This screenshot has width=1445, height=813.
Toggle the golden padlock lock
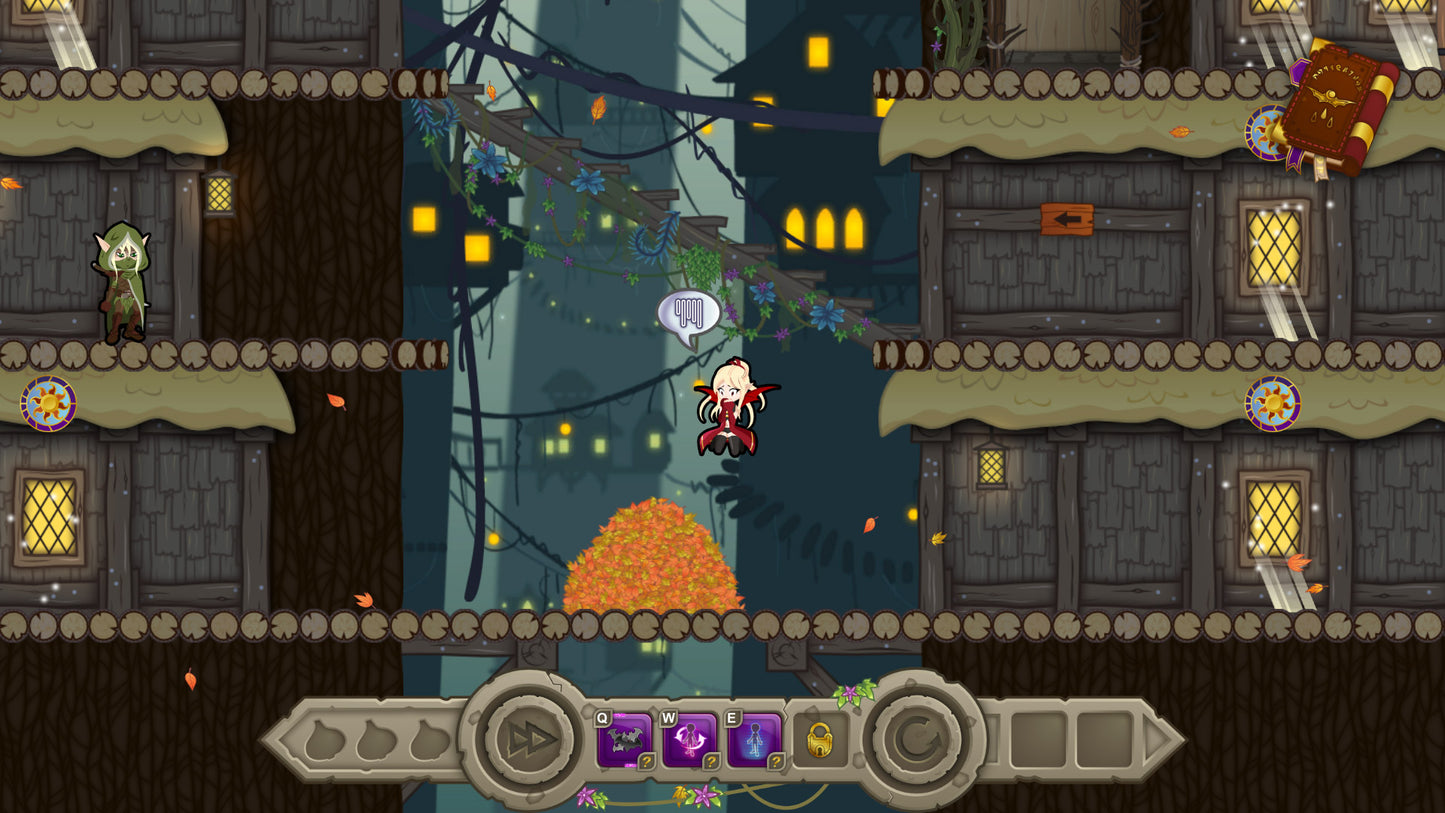(820, 742)
